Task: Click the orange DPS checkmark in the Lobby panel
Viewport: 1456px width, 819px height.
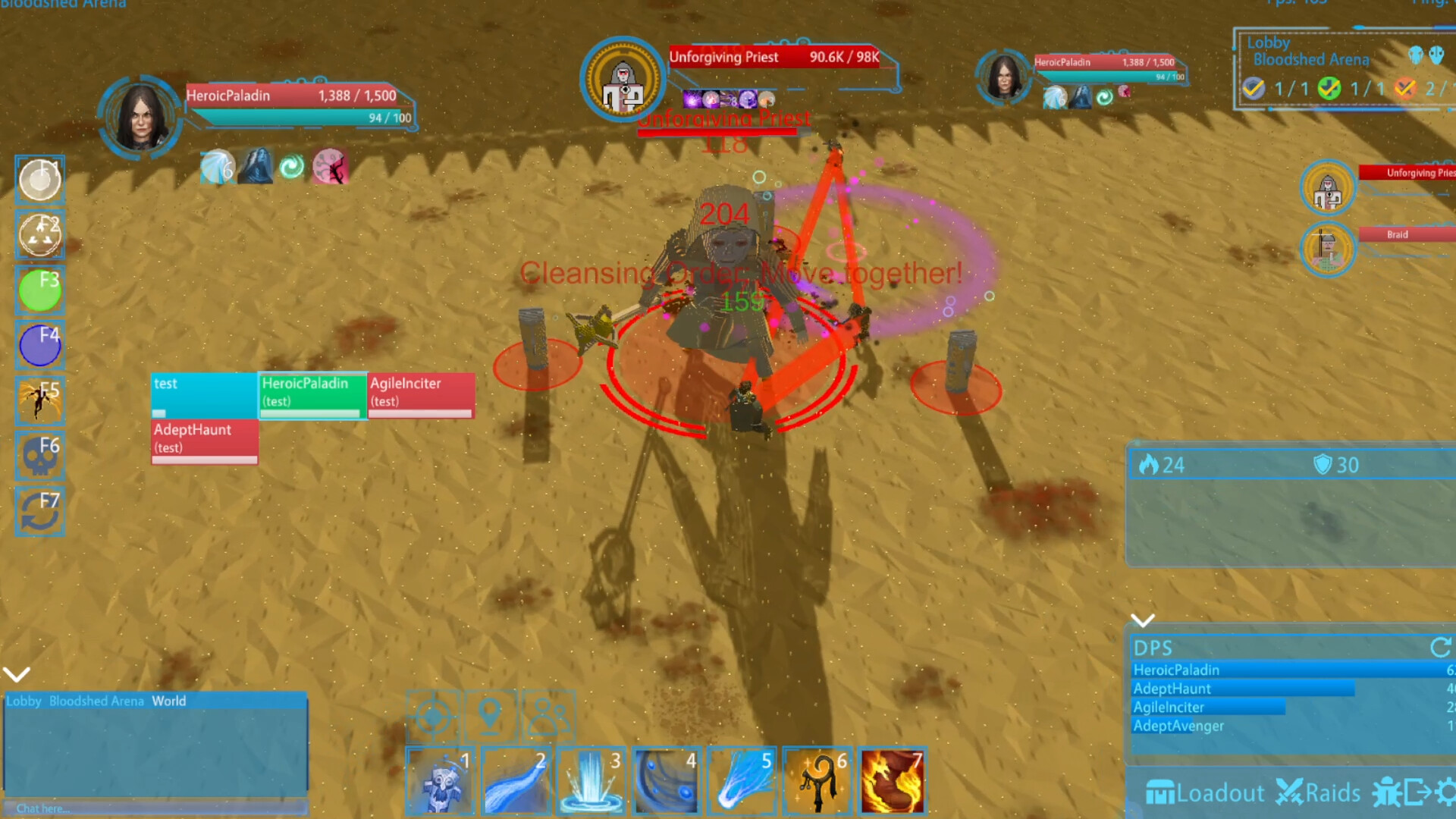Action: (1405, 89)
